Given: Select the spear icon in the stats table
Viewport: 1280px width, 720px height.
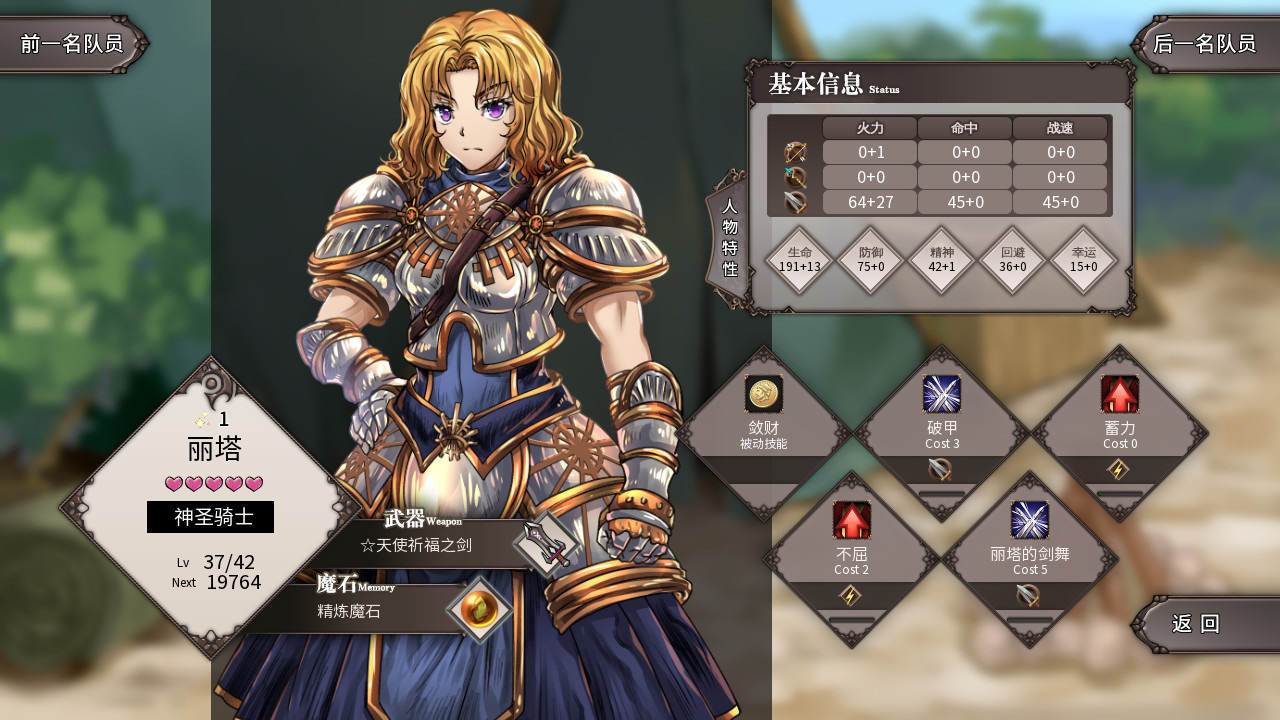Looking at the screenshot, I should tap(797, 177).
